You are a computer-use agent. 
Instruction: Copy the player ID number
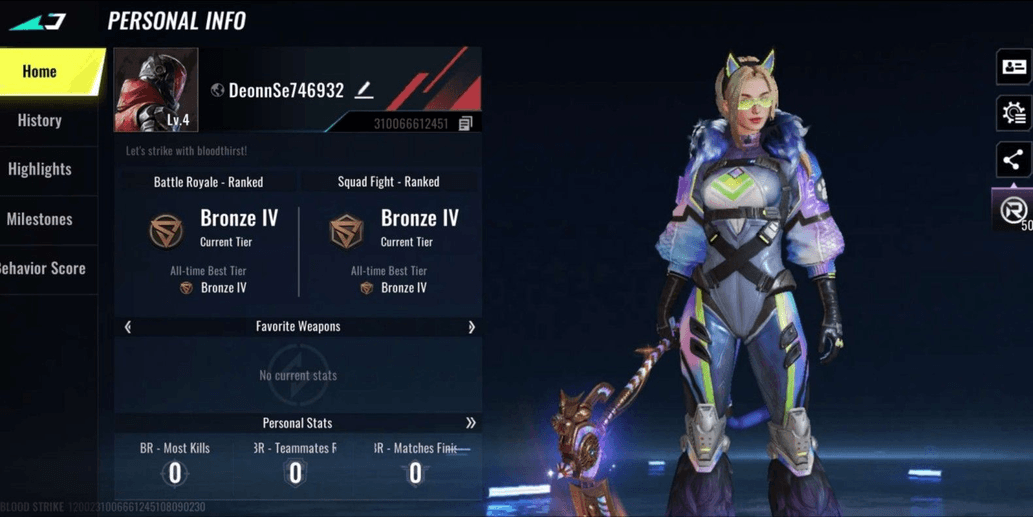click(465, 124)
